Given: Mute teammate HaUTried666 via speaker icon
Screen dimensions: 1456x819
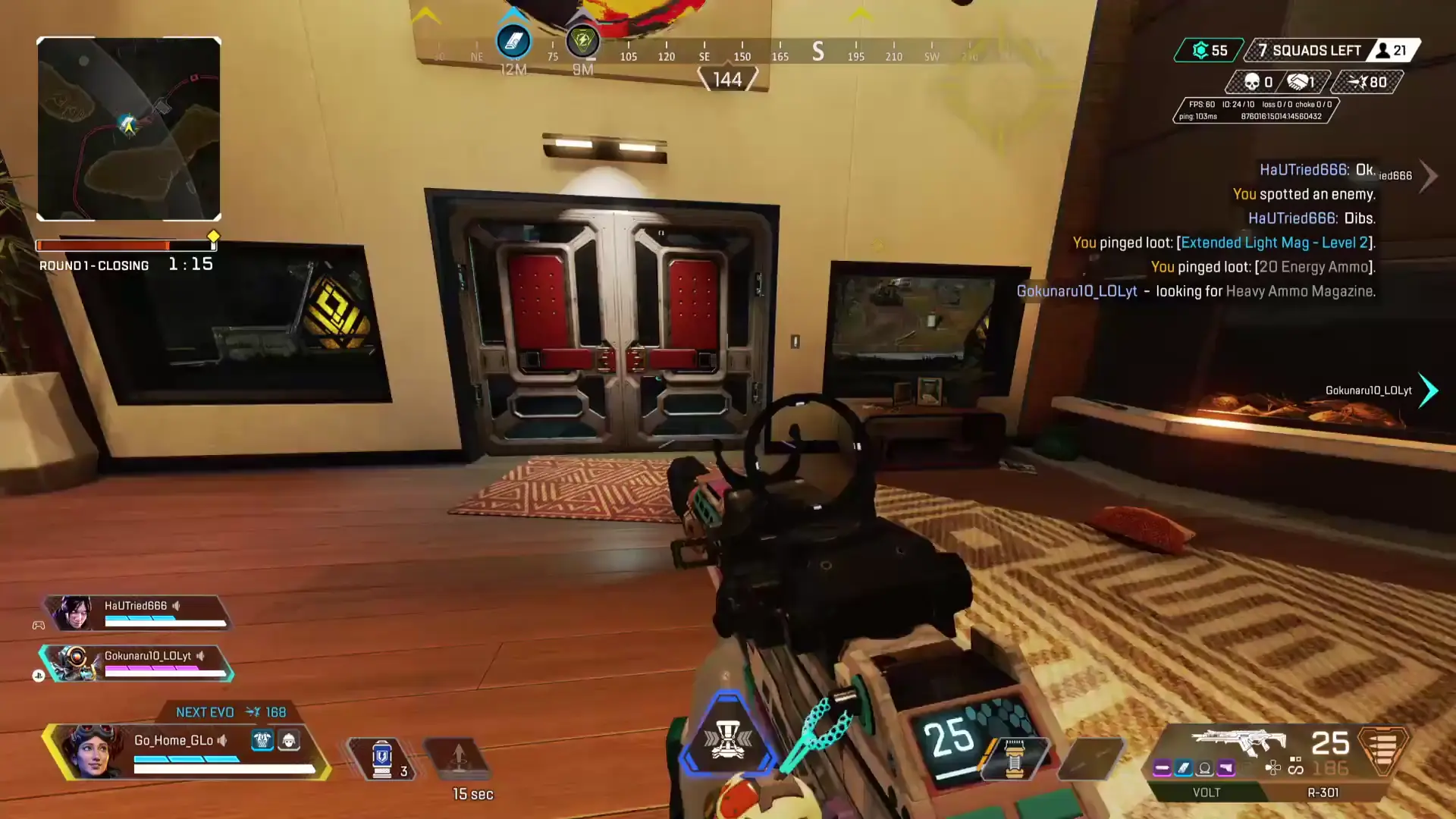Looking at the screenshot, I should pyautogui.click(x=177, y=606).
